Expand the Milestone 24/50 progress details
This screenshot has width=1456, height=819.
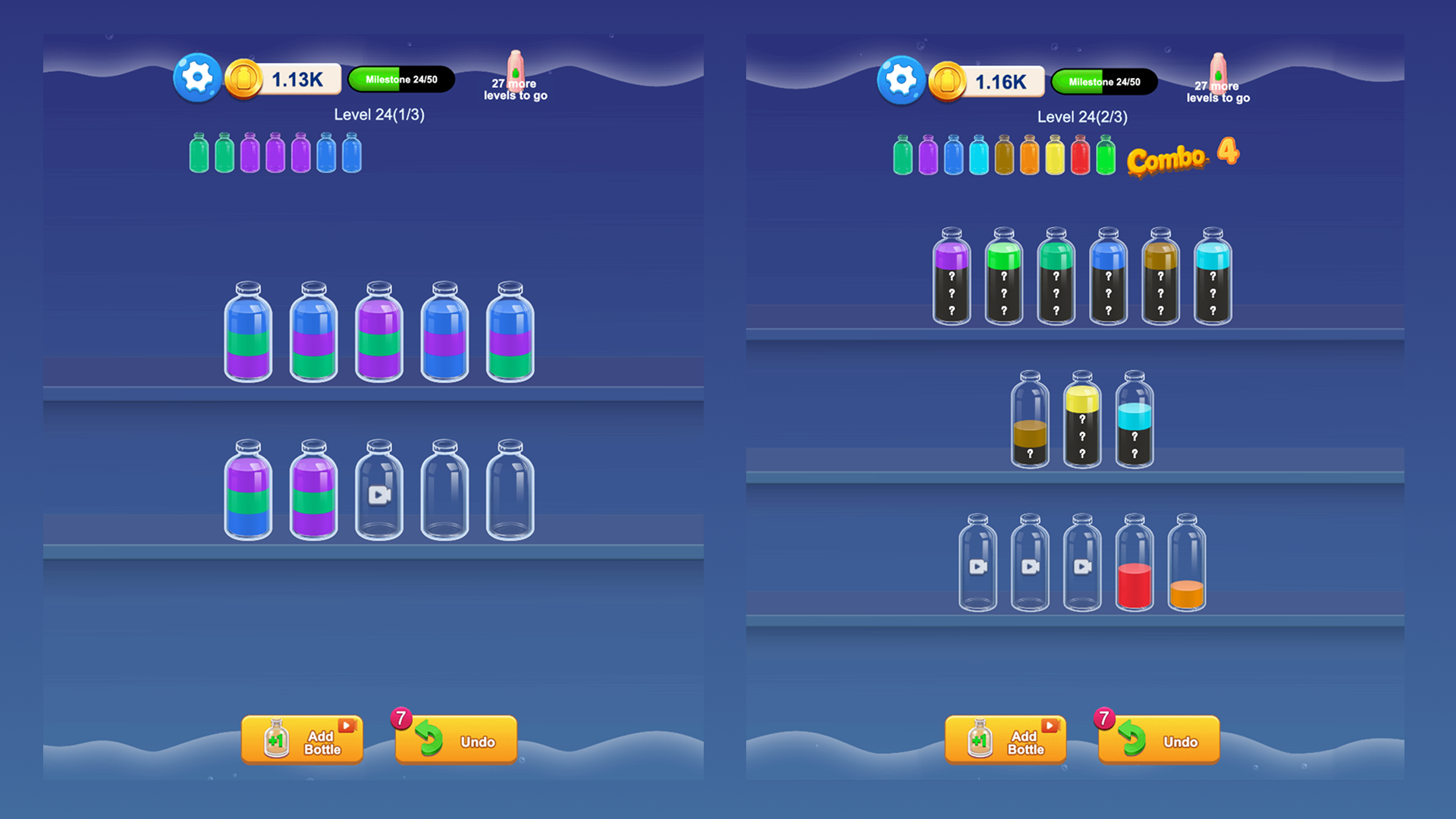click(x=401, y=78)
